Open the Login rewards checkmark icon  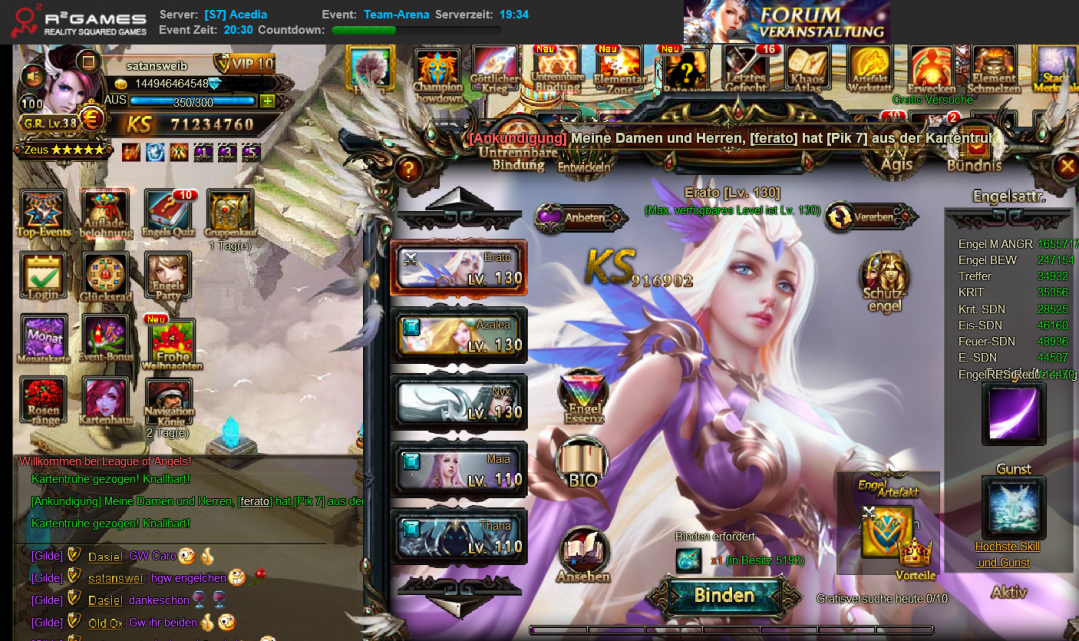pyautogui.click(x=43, y=278)
